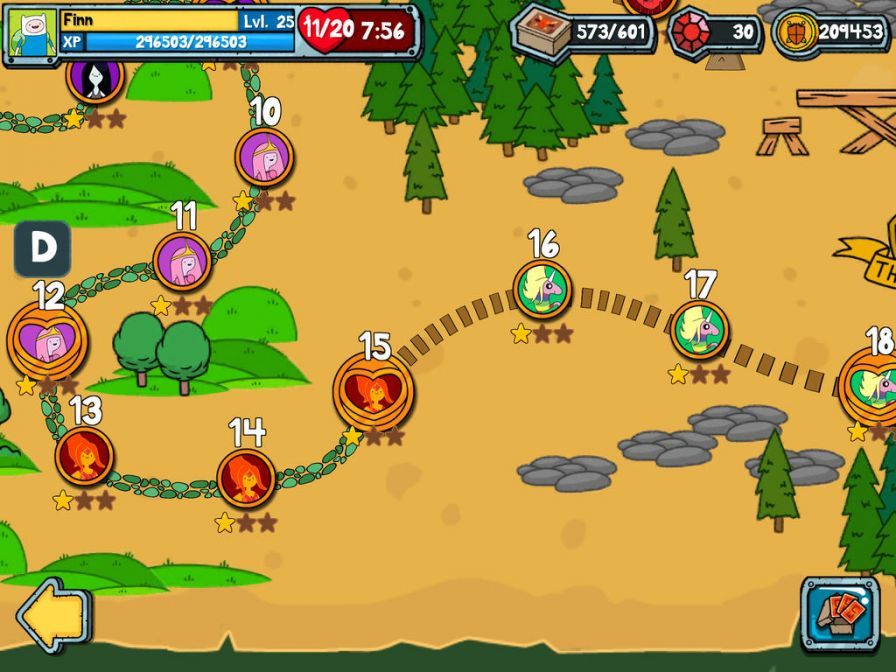The image size is (896, 672).
Task: Open the card deck builder button
Action: pos(839,613)
